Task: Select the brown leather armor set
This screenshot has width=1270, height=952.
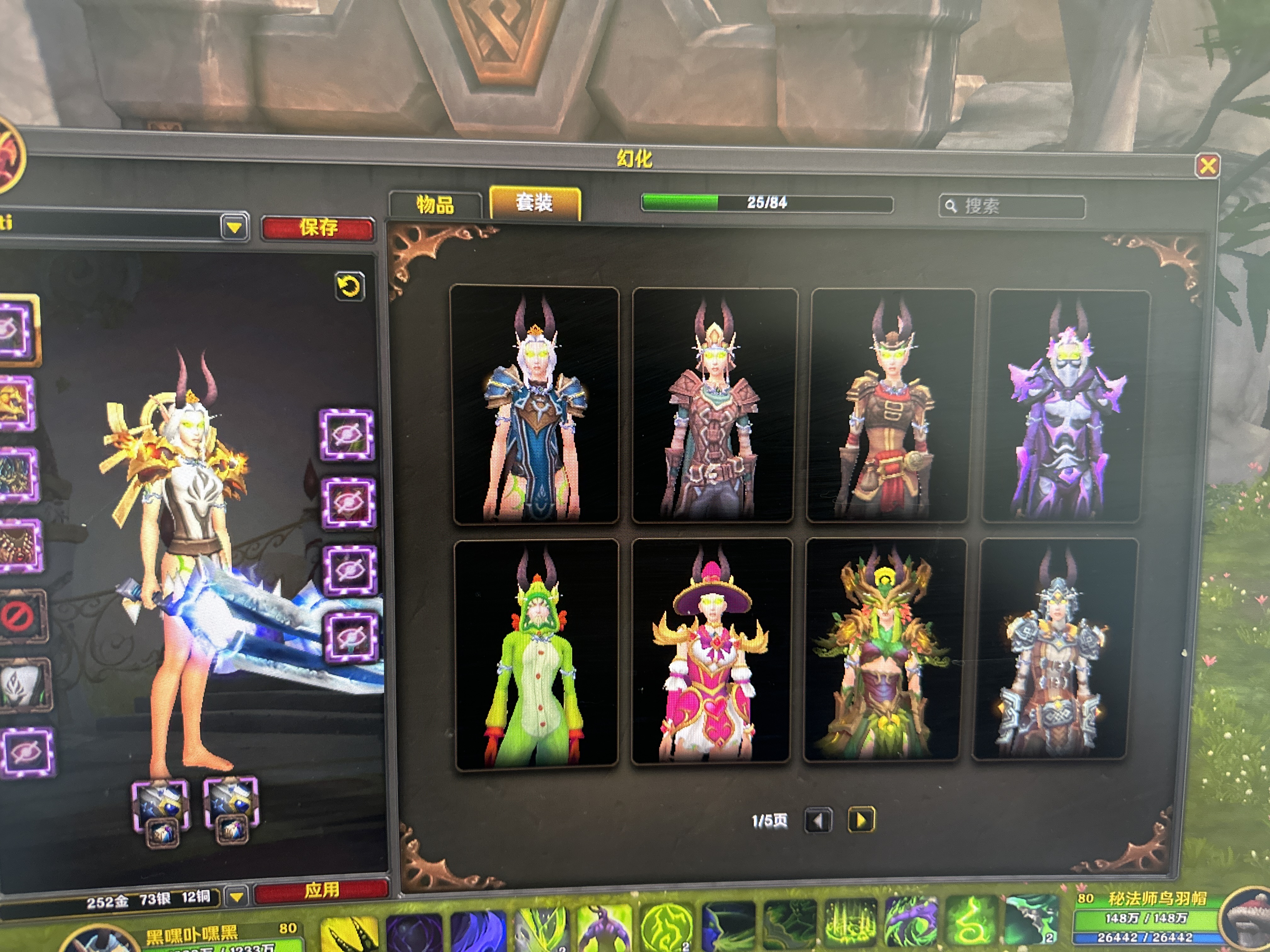Action: coord(714,406)
